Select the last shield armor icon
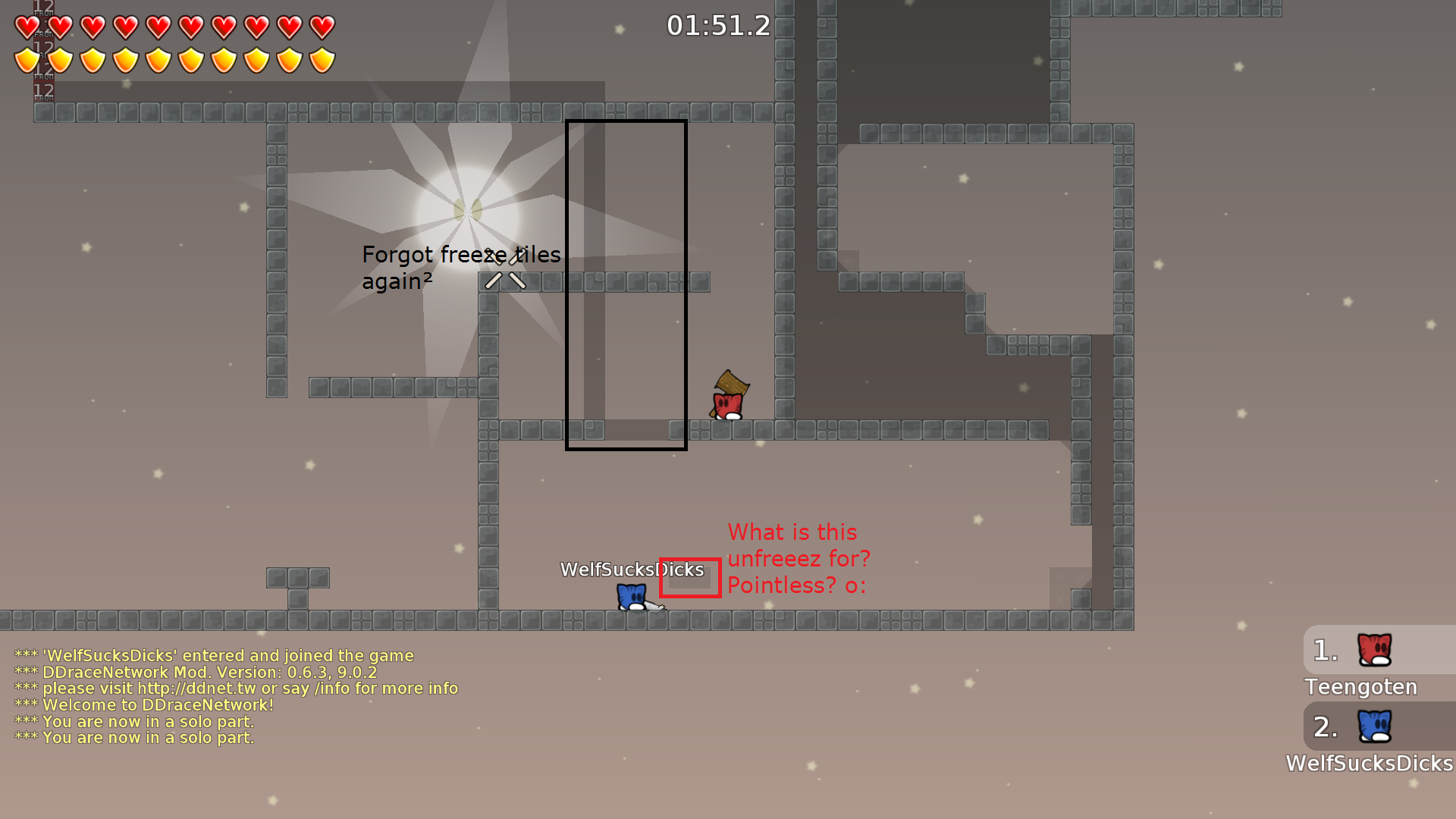Screen dimensions: 1456x819 [322, 60]
